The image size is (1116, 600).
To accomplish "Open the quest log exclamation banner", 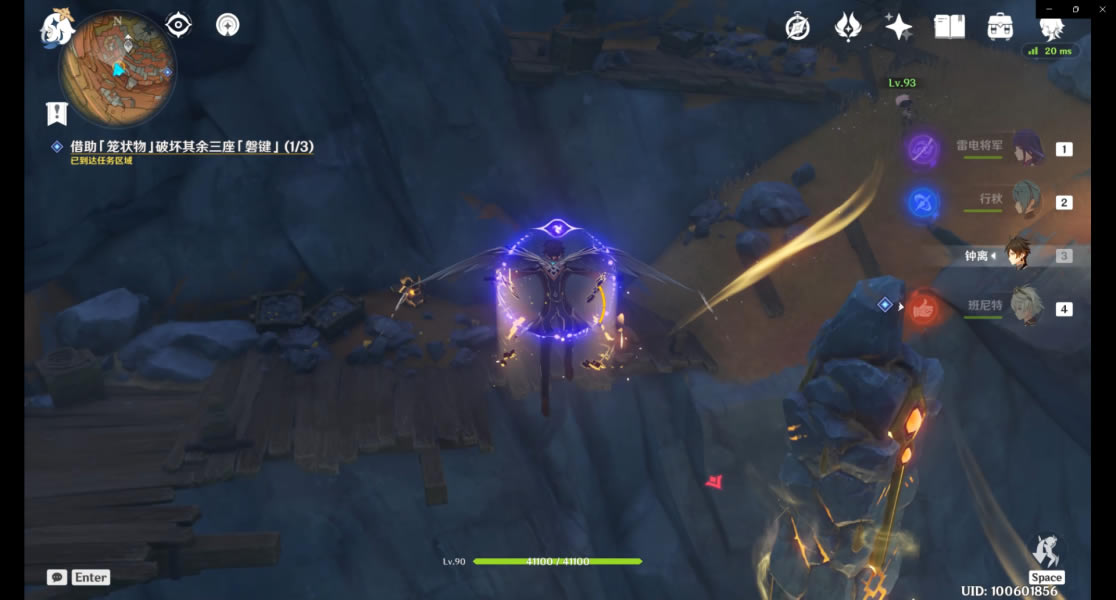I will [56, 113].
